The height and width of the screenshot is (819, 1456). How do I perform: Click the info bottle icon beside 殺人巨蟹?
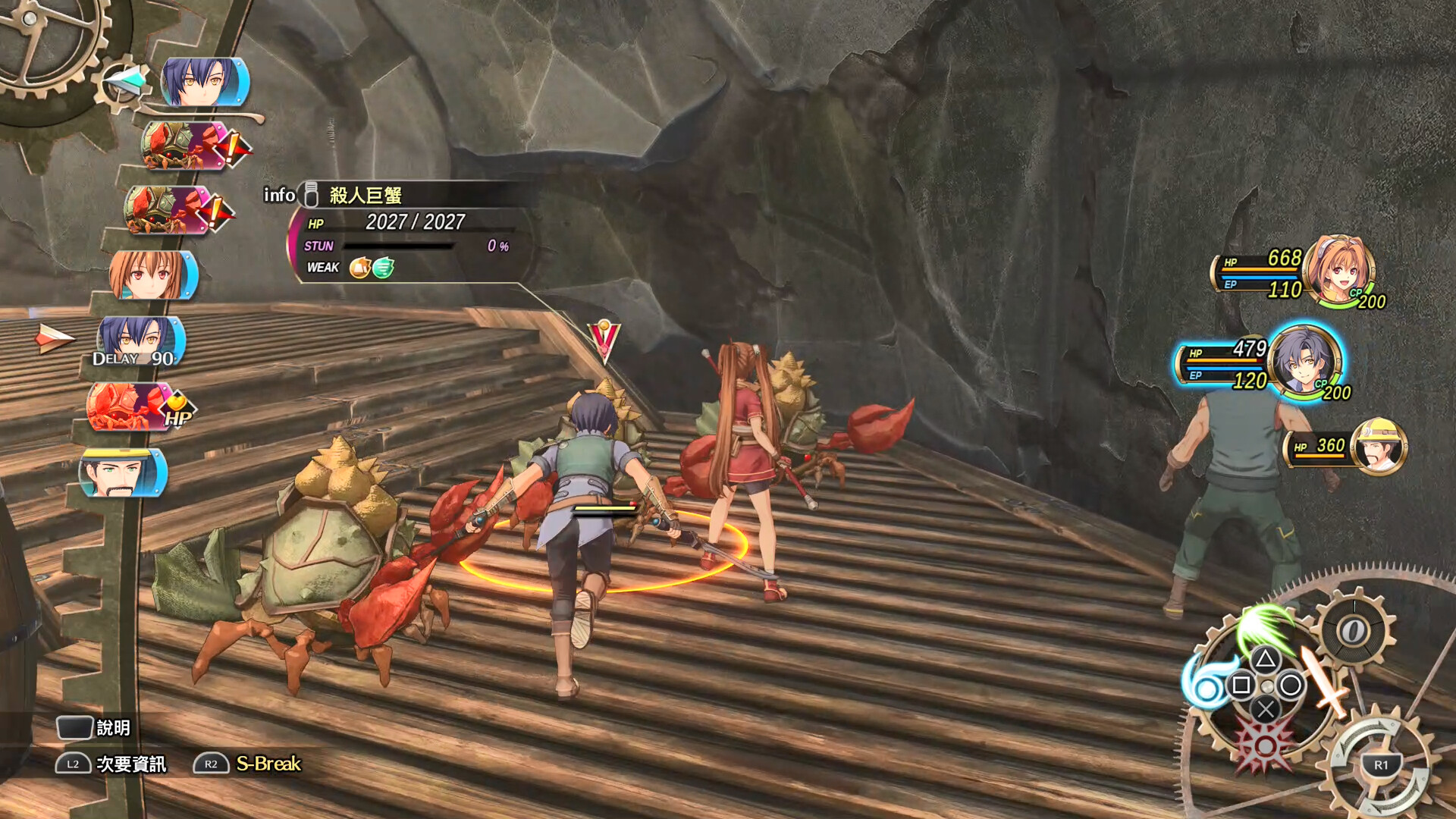[x=310, y=194]
